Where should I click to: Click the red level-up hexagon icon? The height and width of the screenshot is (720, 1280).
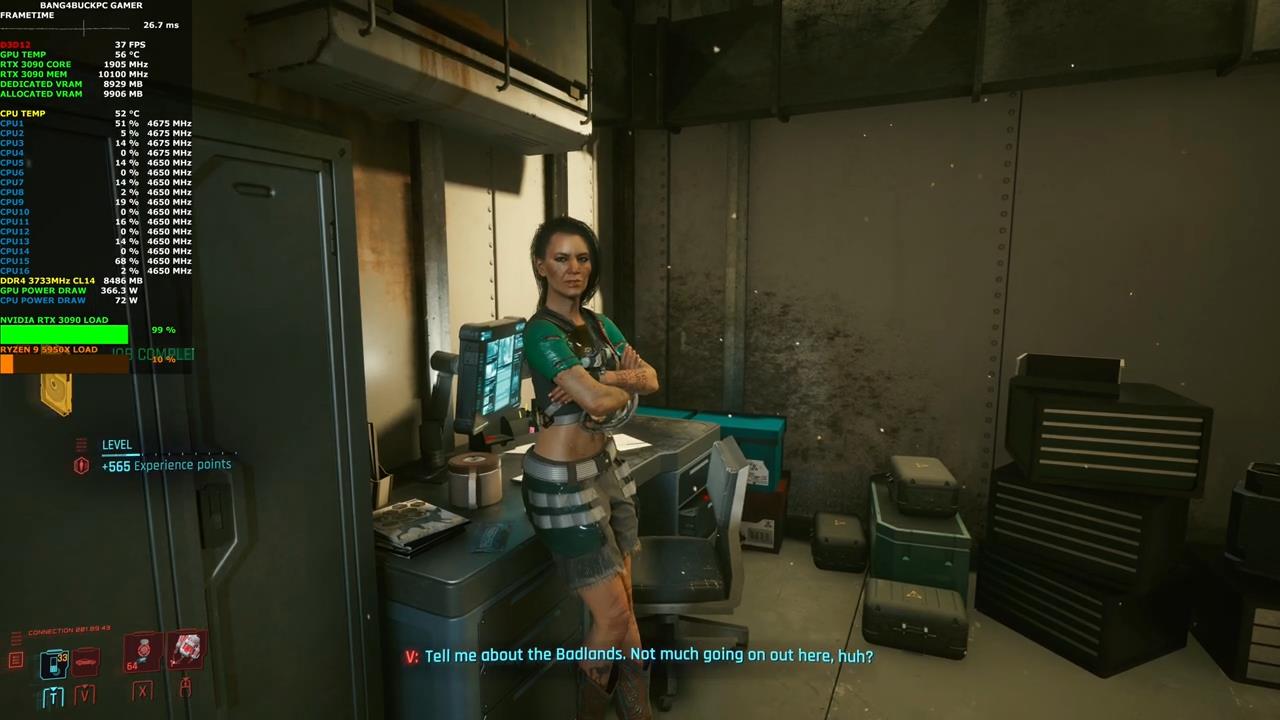click(x=82, y=465)
